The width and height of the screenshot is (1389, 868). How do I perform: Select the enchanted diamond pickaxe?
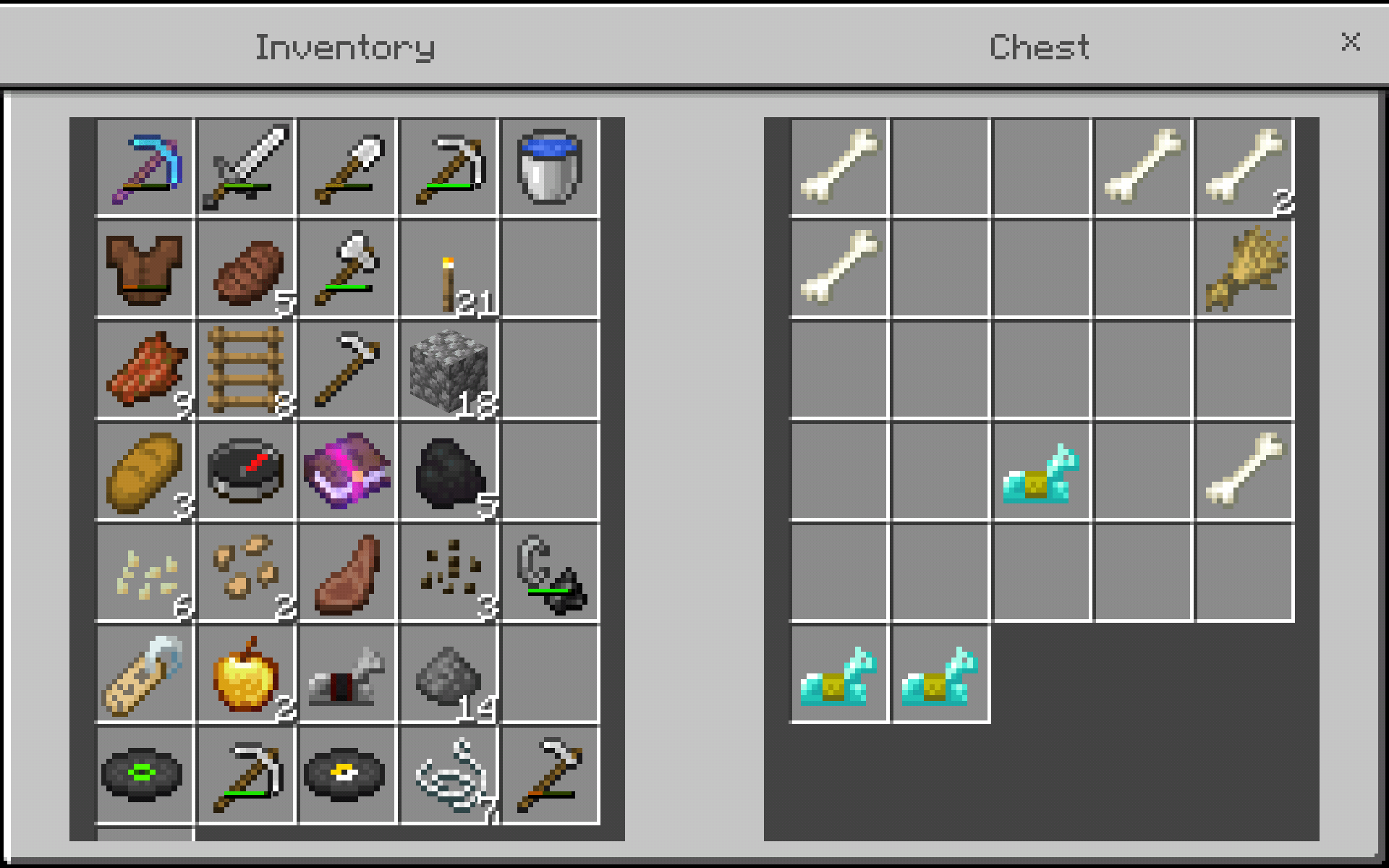[145, 168]
